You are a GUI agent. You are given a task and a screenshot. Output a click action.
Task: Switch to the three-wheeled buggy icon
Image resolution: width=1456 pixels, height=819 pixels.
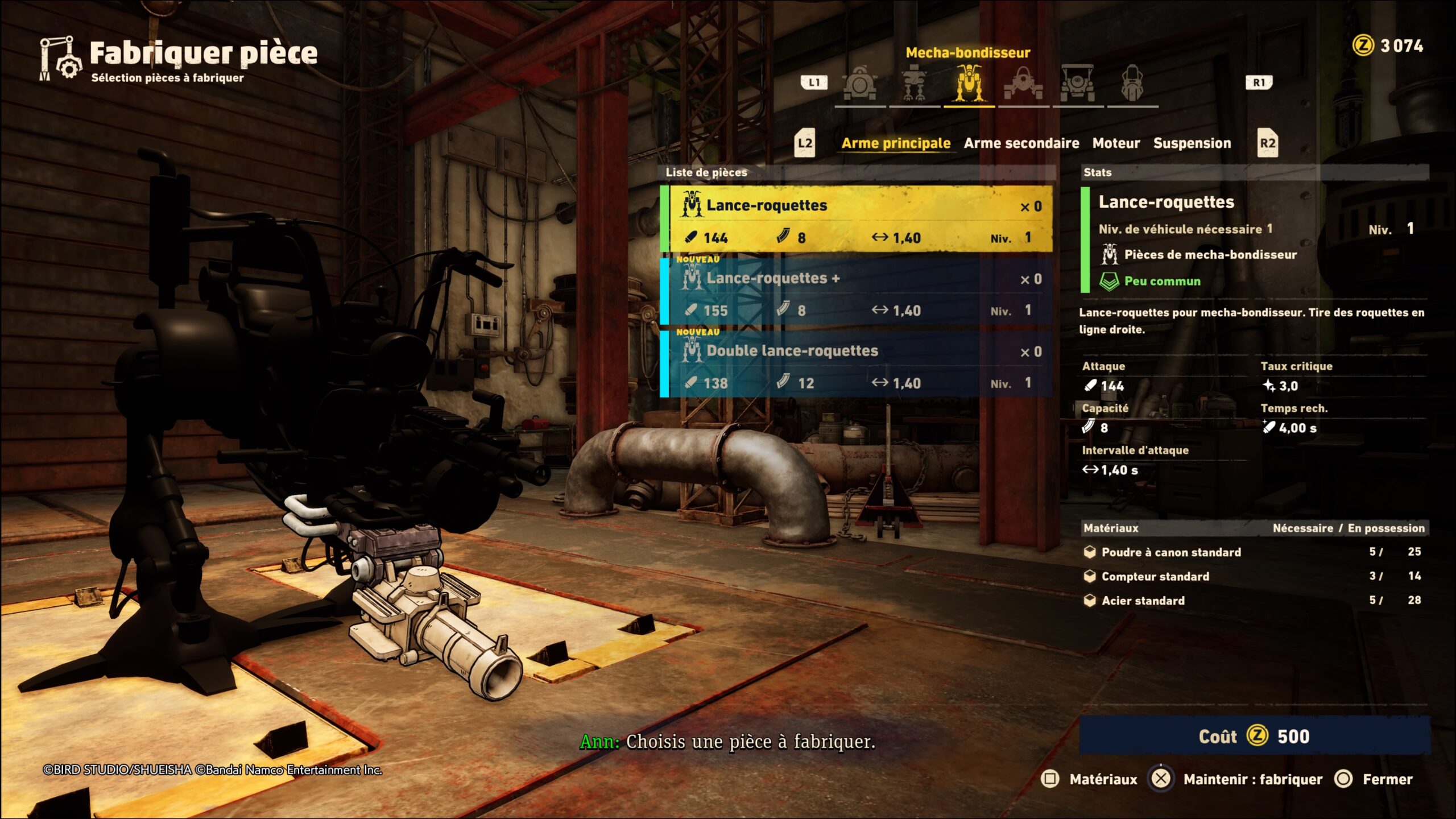tap(1023, 84)
